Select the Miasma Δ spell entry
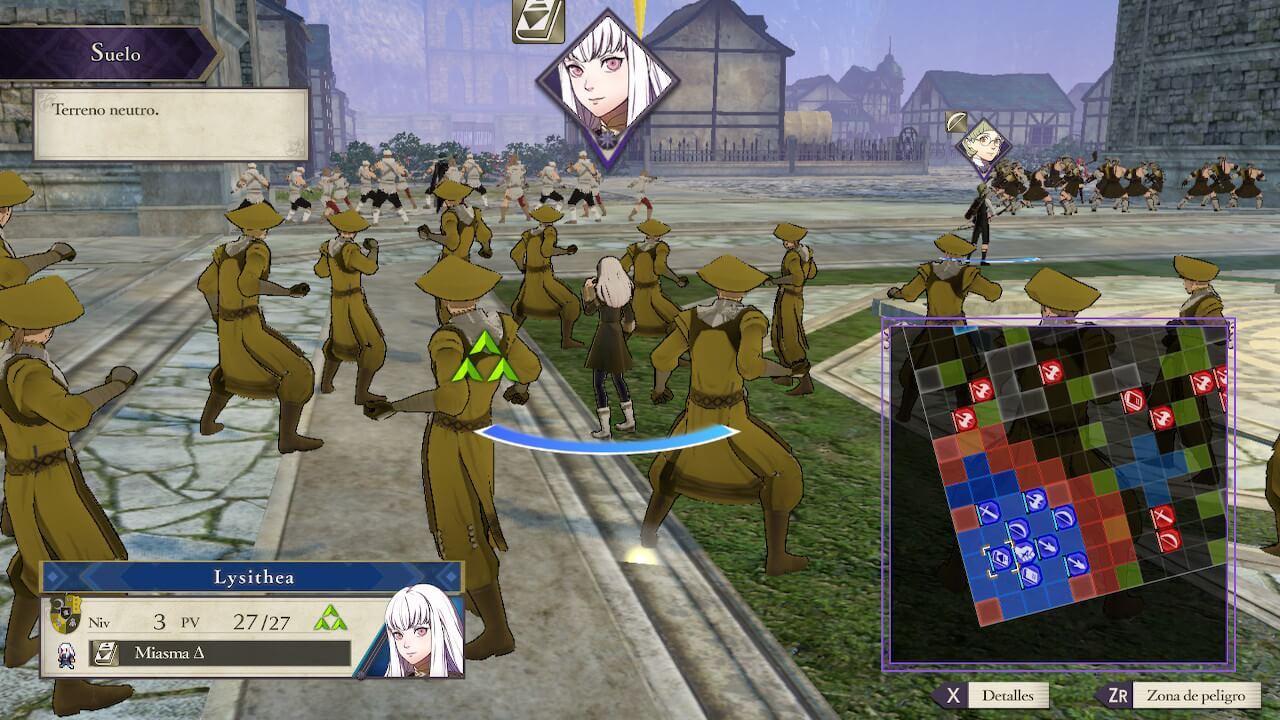Screen dimensions: 1280x720 [220, 654]
